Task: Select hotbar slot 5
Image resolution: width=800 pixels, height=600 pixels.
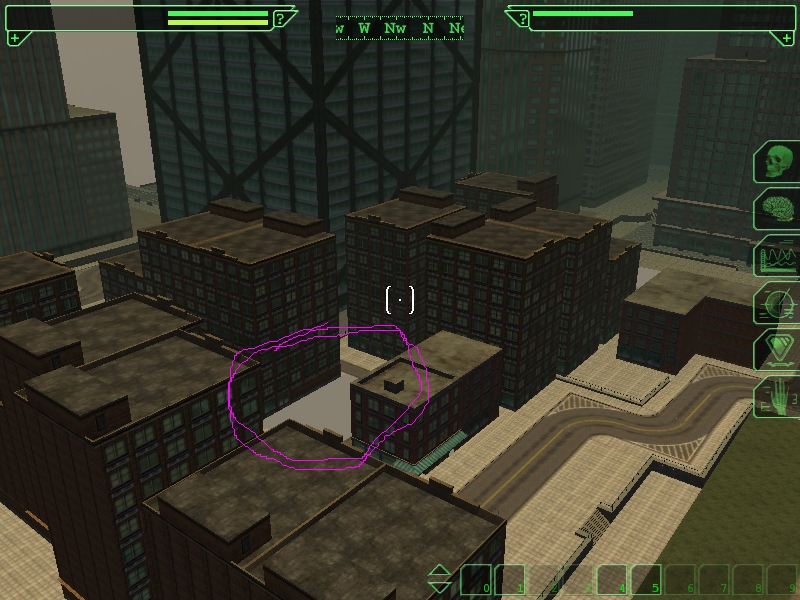Action: click(646, 580)
